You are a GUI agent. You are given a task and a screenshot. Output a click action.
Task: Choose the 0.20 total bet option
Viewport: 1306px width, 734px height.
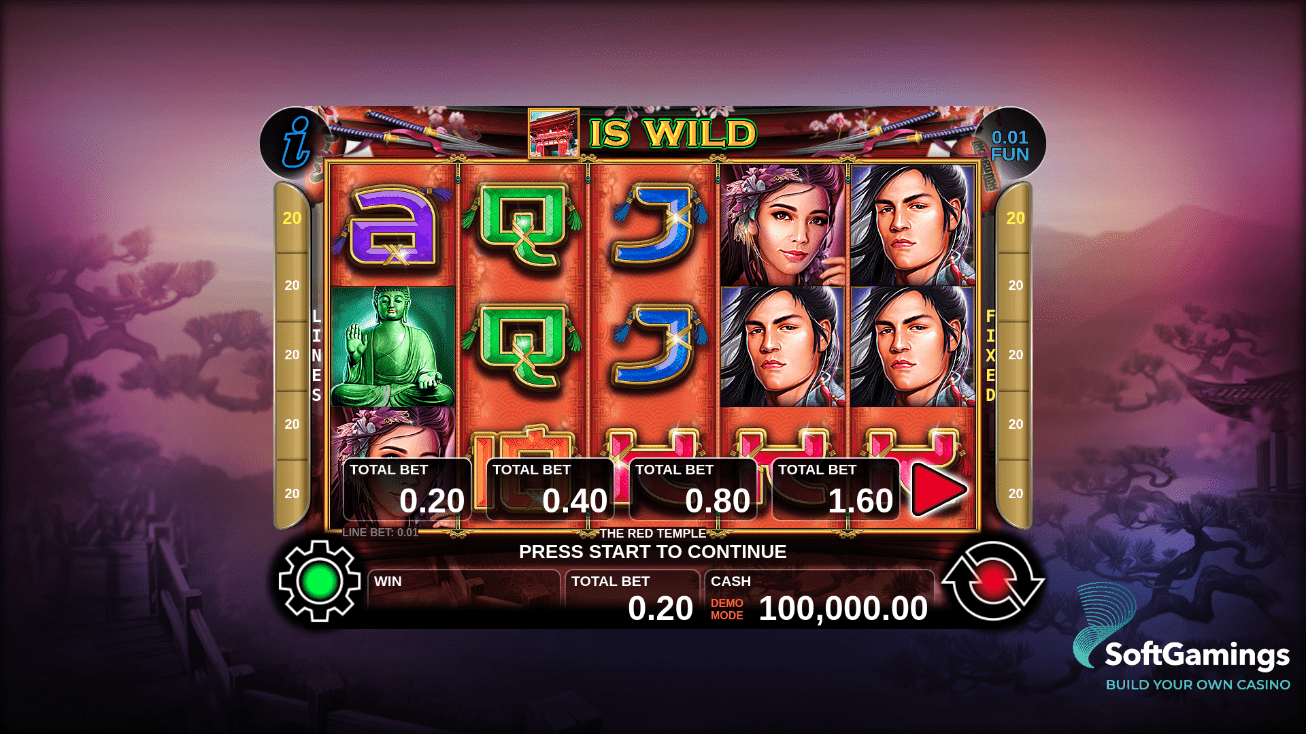(x=406, y=489)
